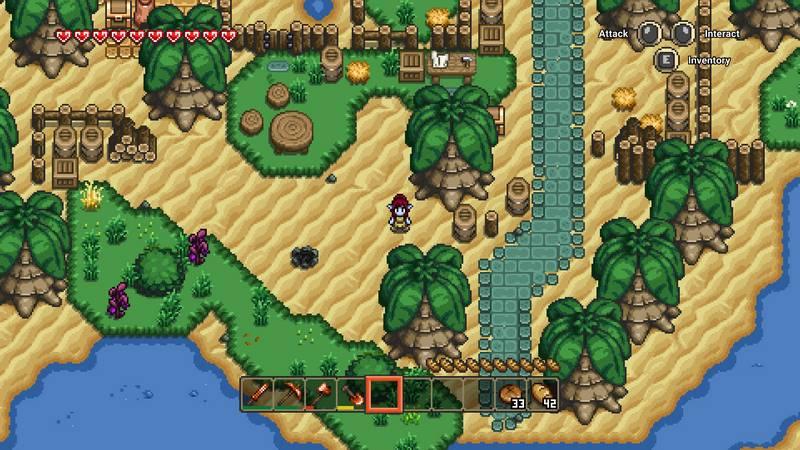This screenshot has height=450, width=800.
Task: Choose the axe hotbar slot
Action: point(321,394)
